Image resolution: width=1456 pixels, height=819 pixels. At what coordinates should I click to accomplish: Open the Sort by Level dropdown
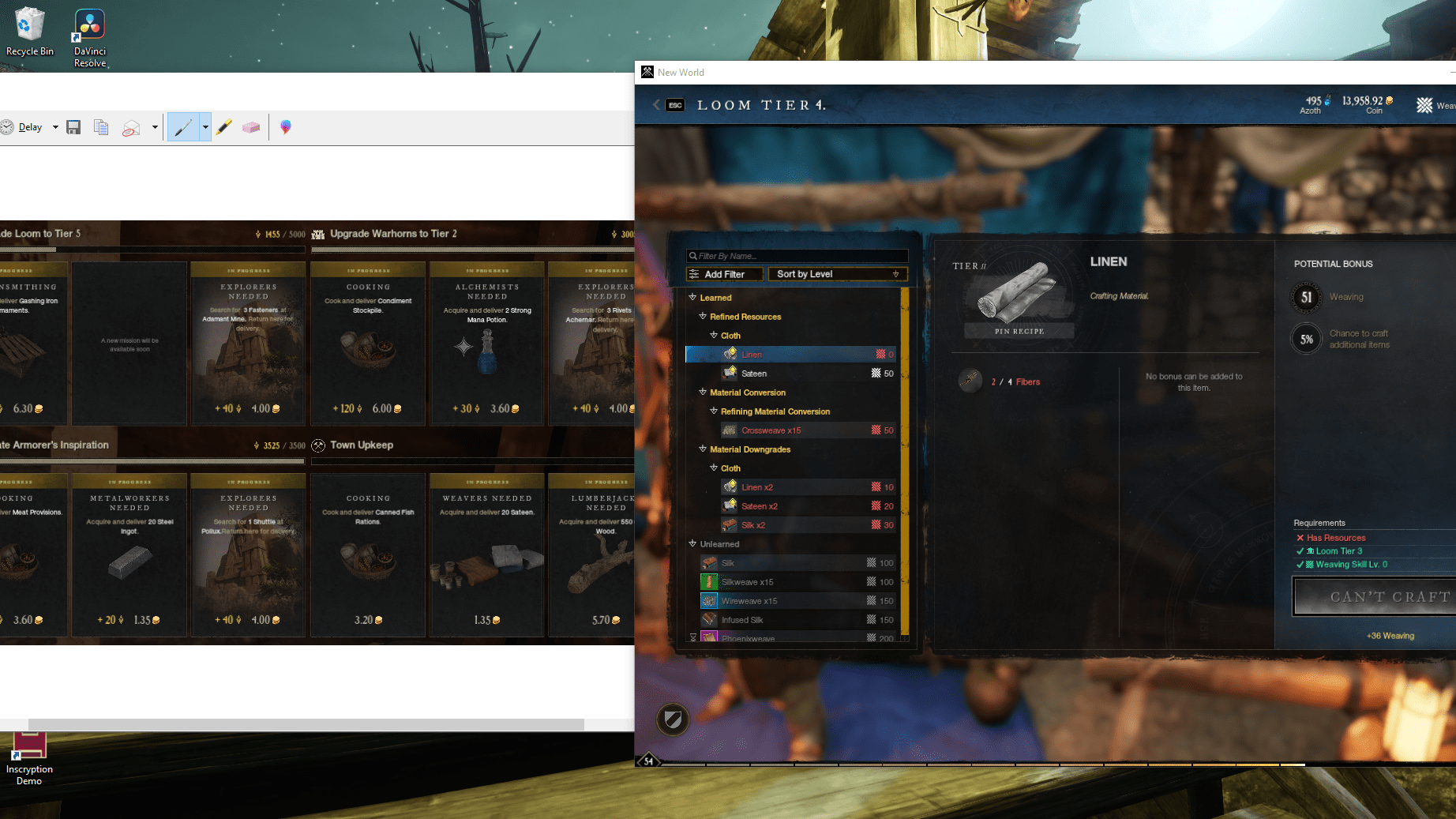(x=837, y=274)
